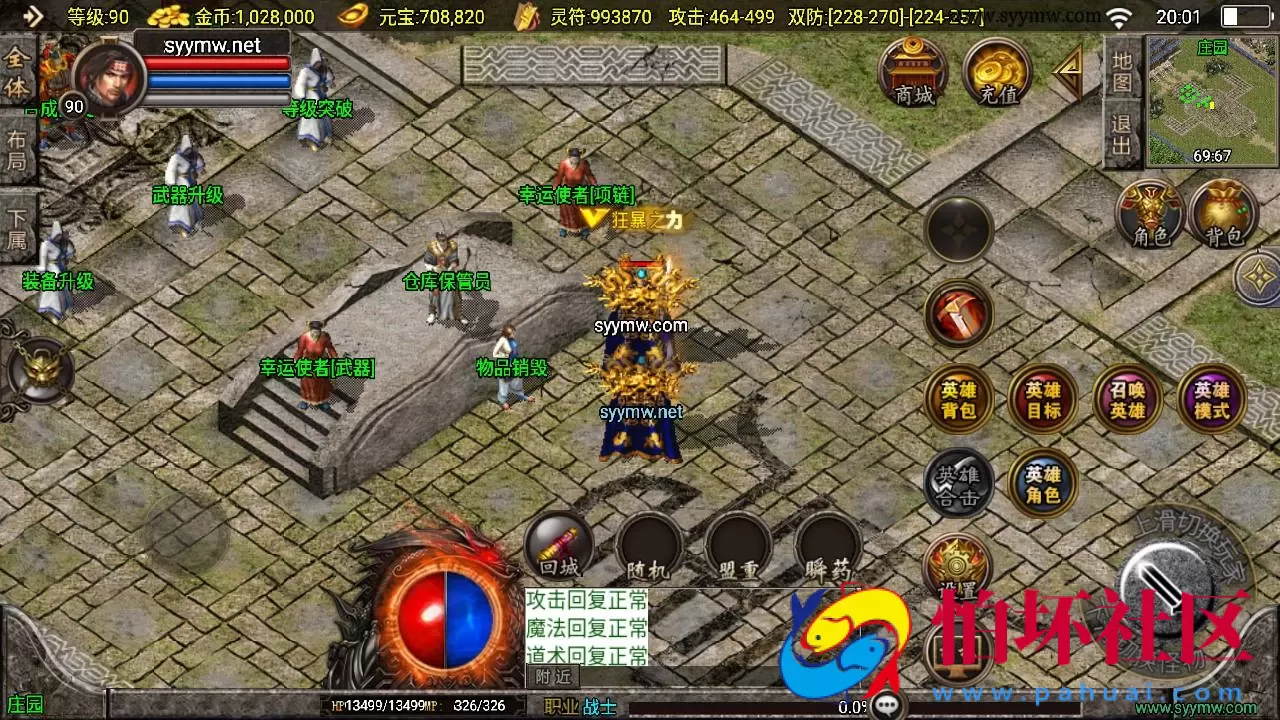Activate the 英雄合击 hero combo toggle
This screenshot has width=1280, height=720.
pyautogui.click(x=958, y=484)
